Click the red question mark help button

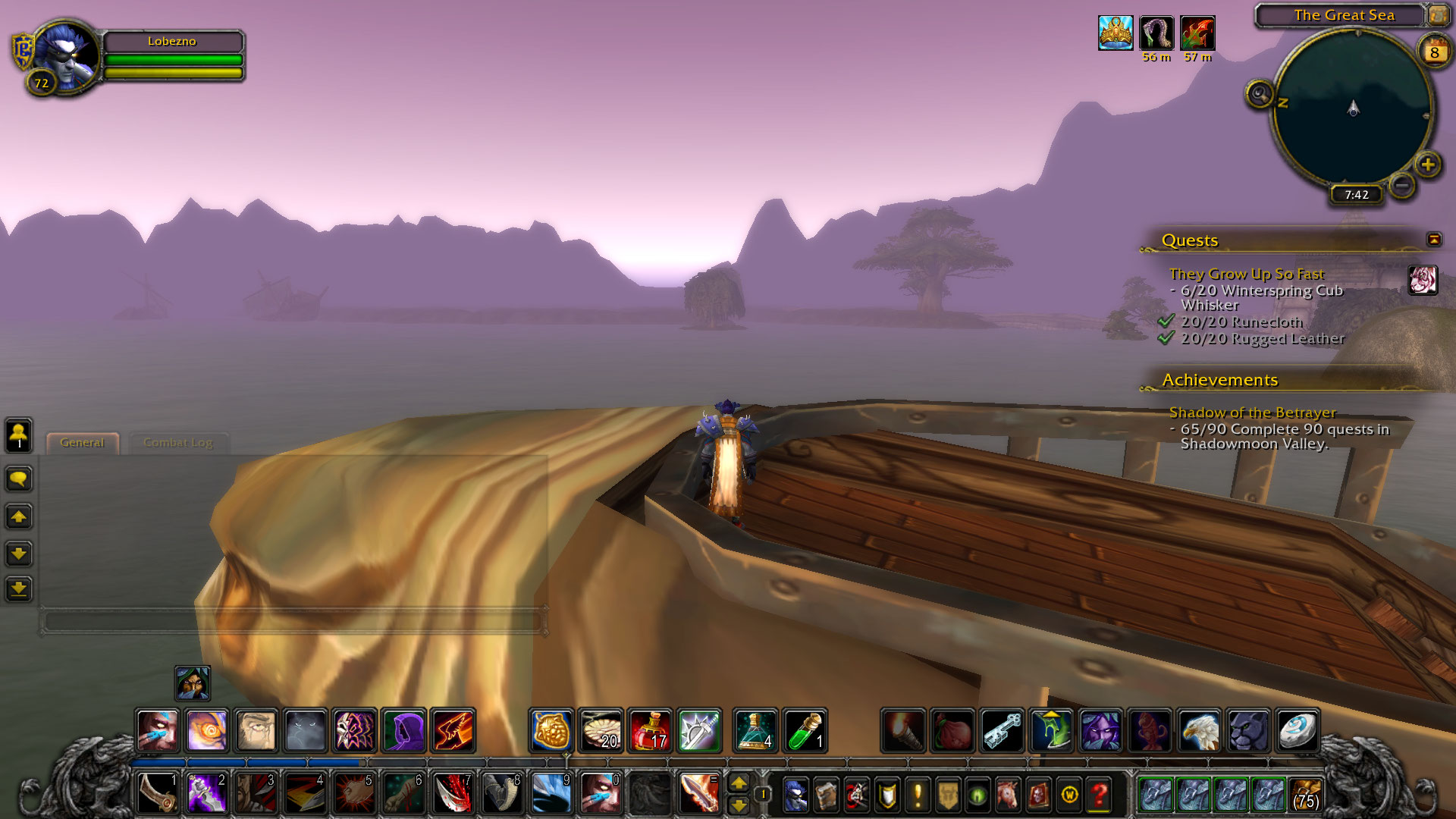click(x=1100, y=795)
